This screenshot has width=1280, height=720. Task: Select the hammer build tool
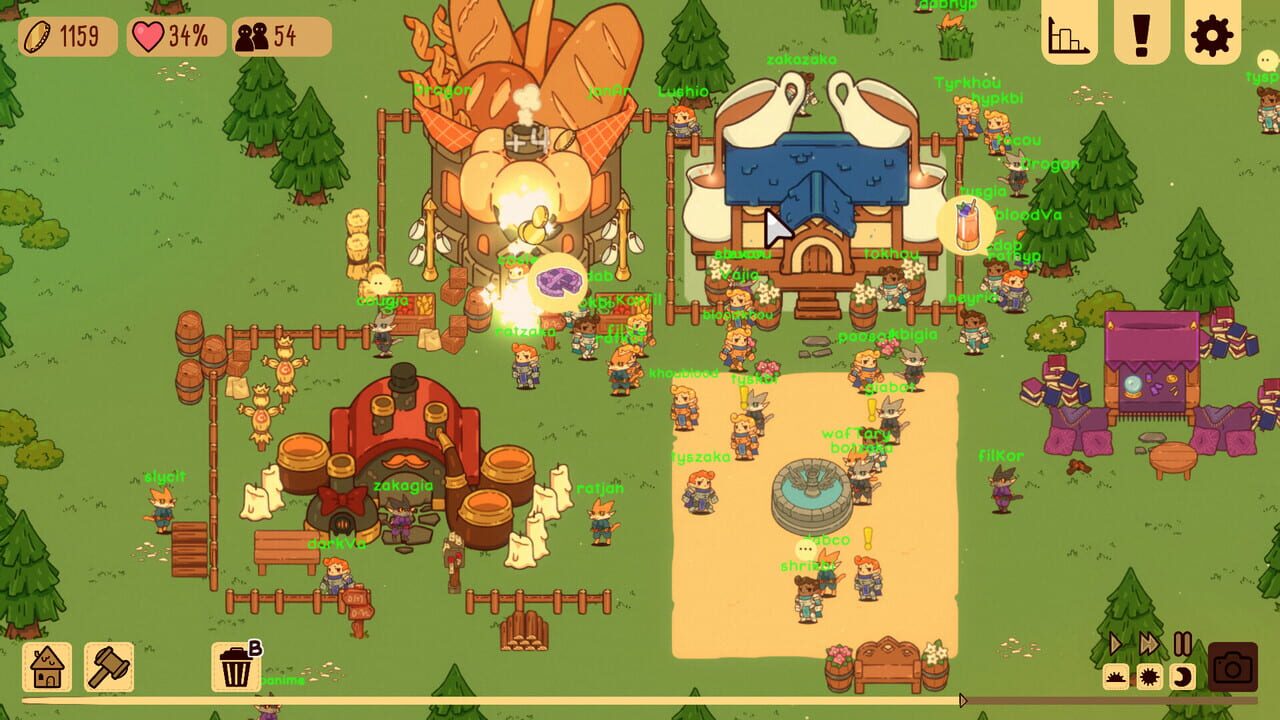click(x=109, y=667)
